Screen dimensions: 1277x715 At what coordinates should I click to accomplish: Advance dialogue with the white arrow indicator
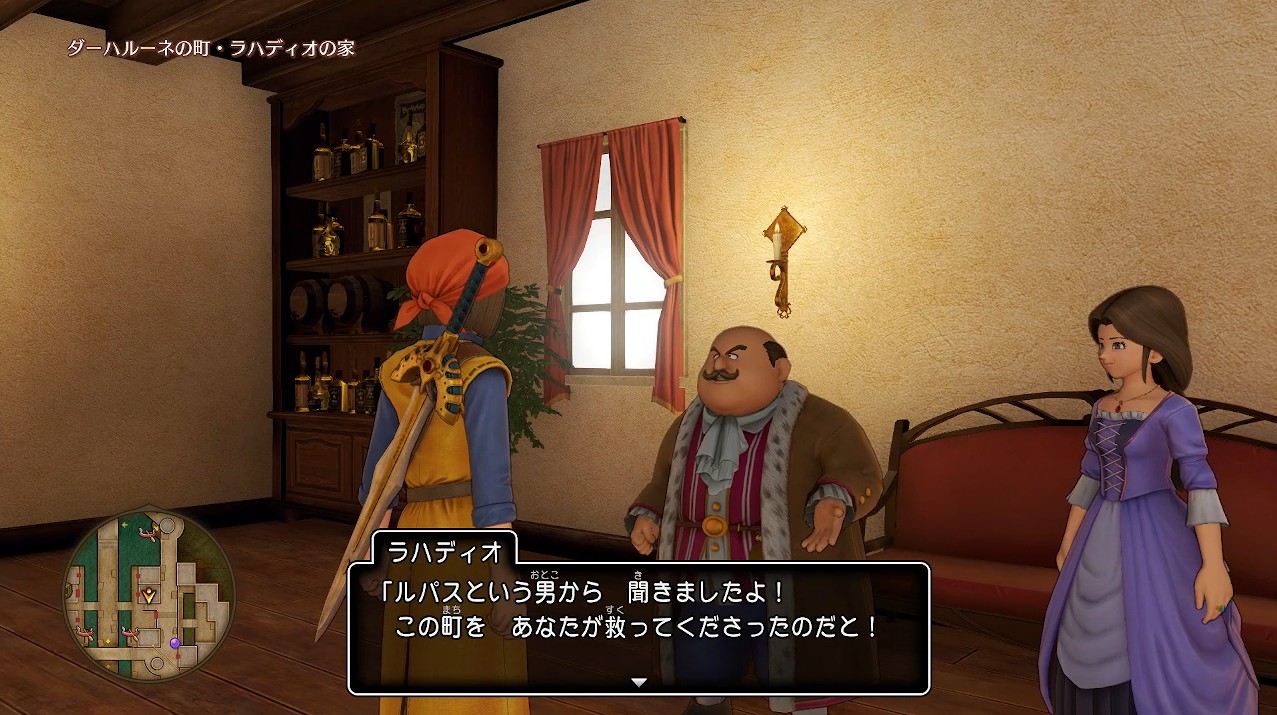(x=639, y=682)
